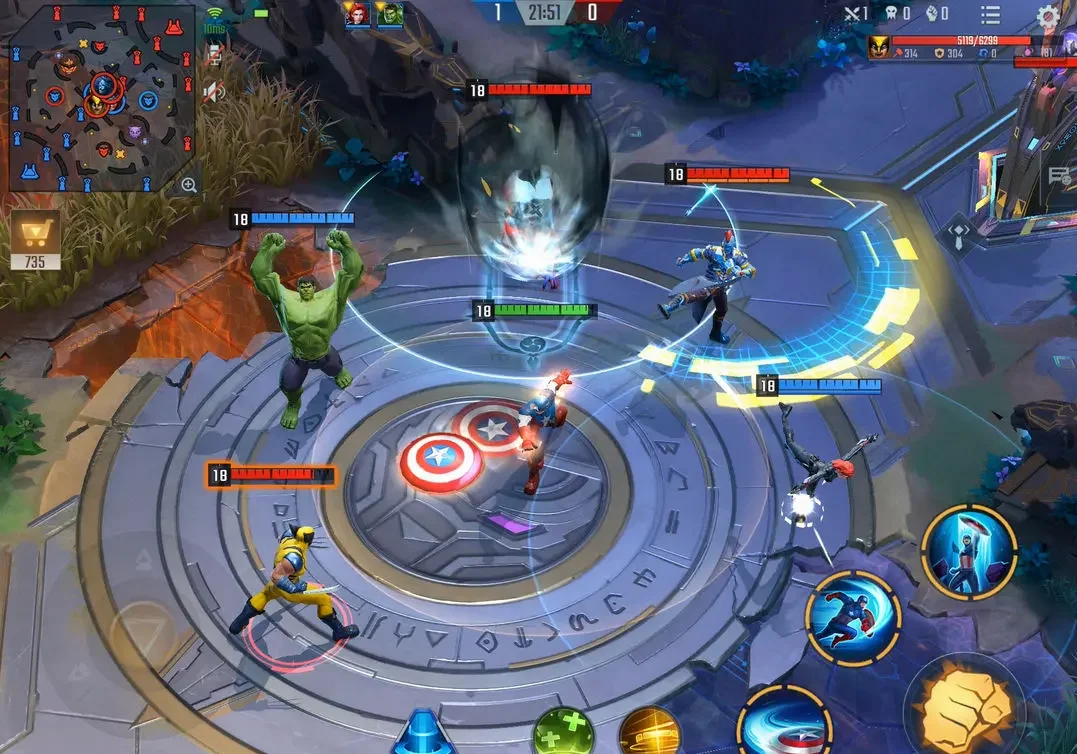Tap the virtual movement joystick
The height and width of the screenshot is (754, 1077).
tap(142, 633)
